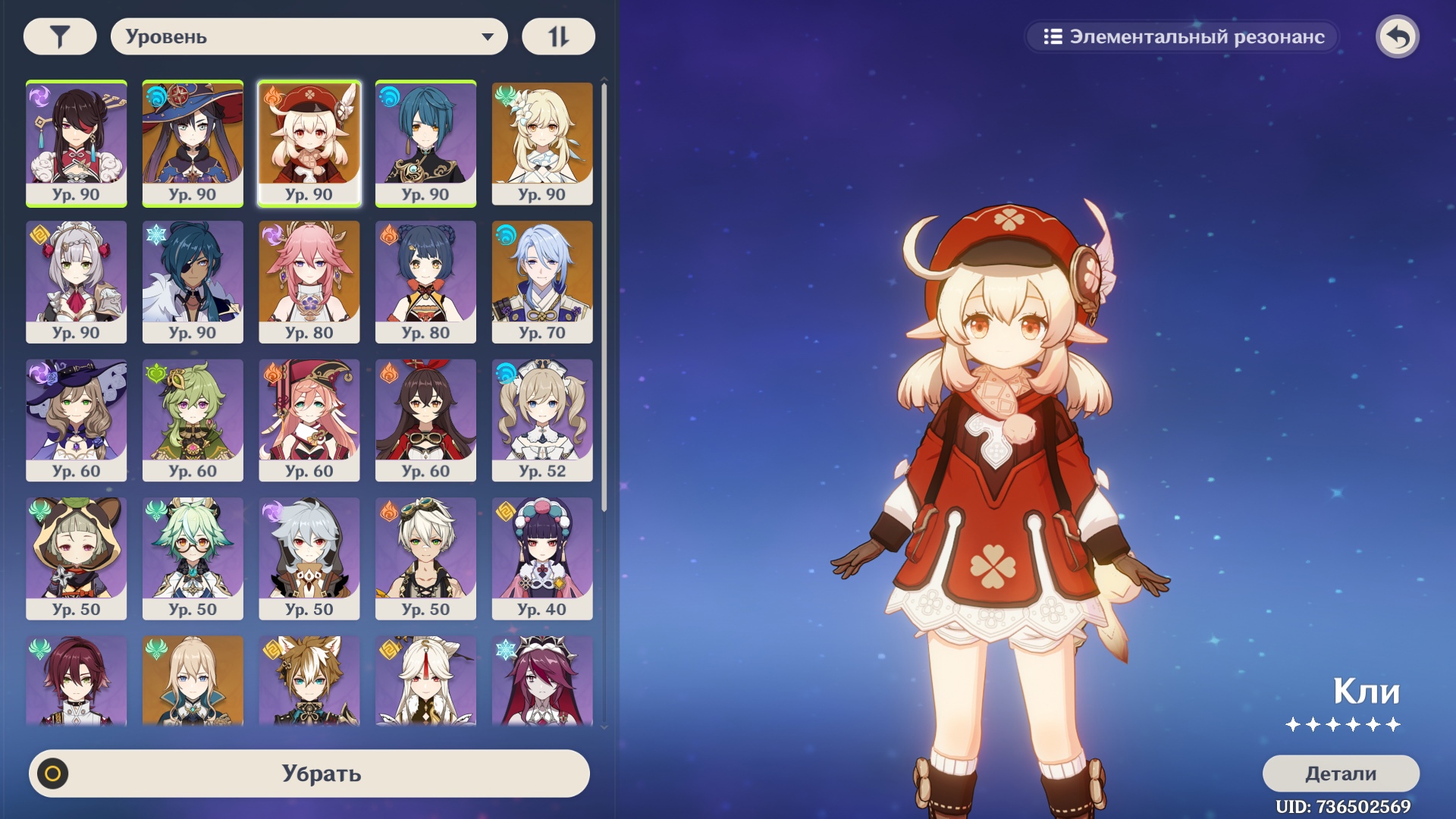Pick Sucrose with glasses portrait
Screen dimensions: 1456x819
tap(193, 558)
